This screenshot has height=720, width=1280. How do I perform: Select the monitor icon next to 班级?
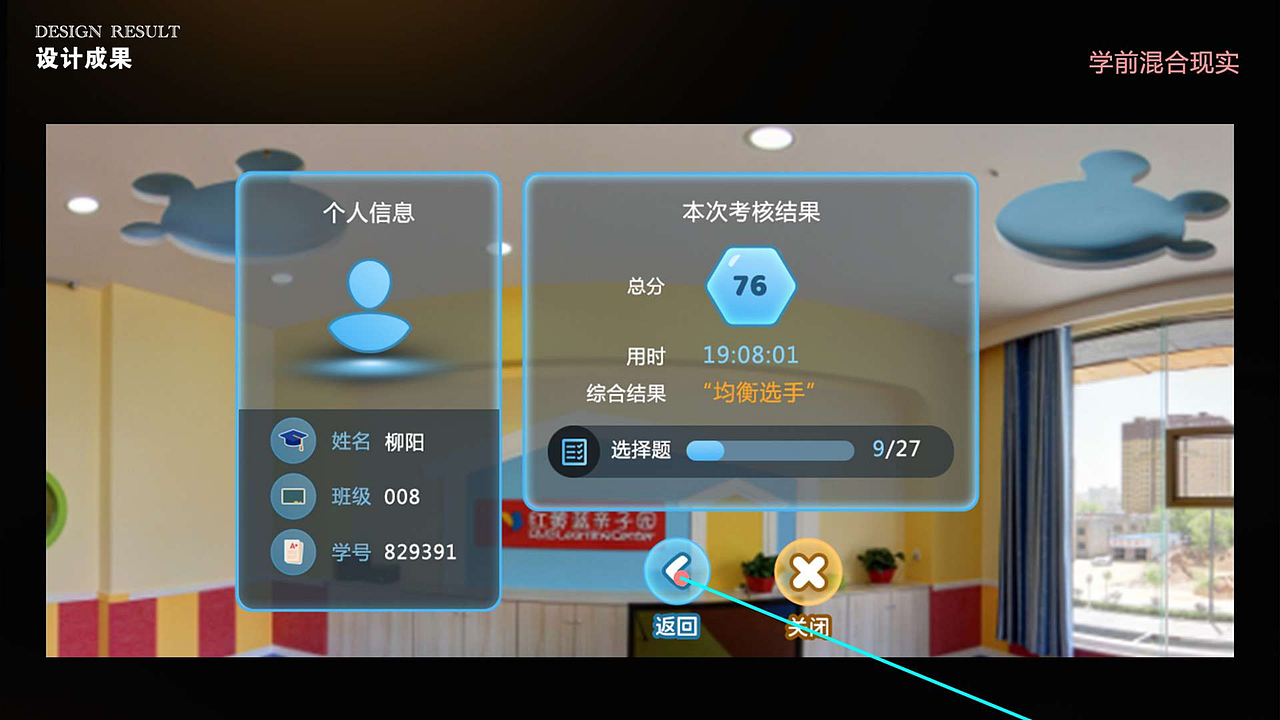click(291, 497)
